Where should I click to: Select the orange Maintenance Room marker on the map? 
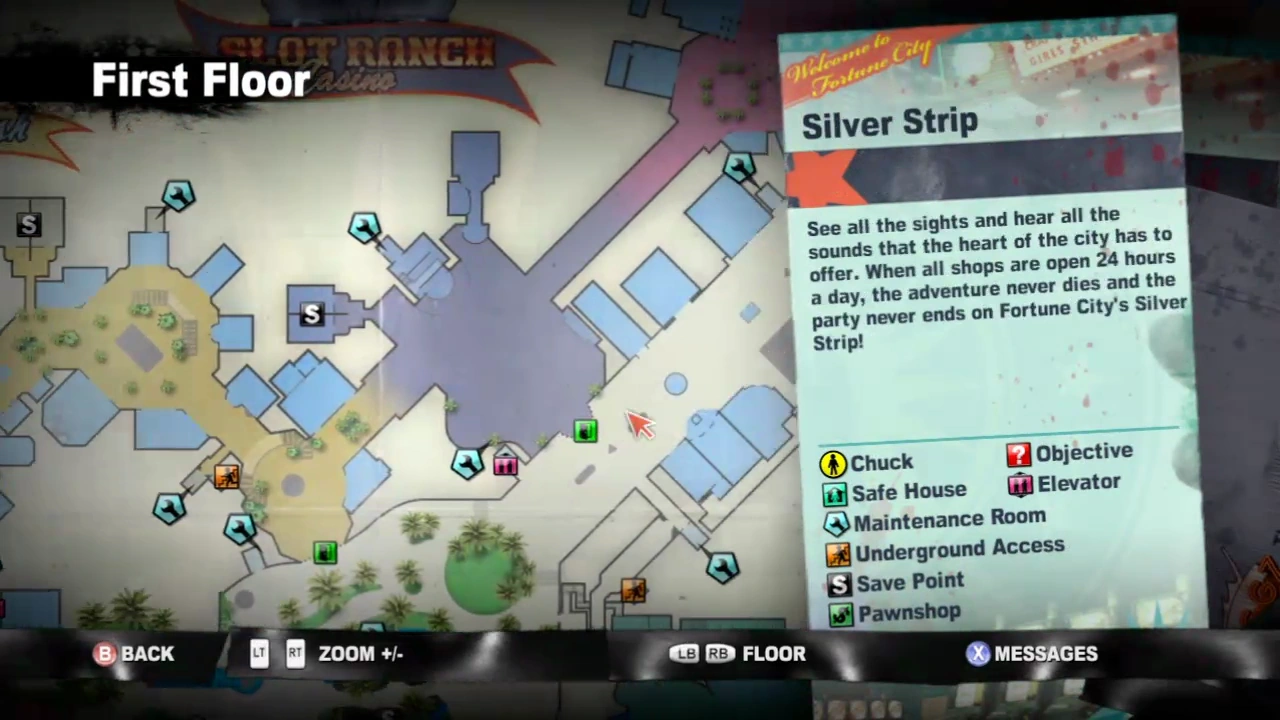tap(227, 478)
